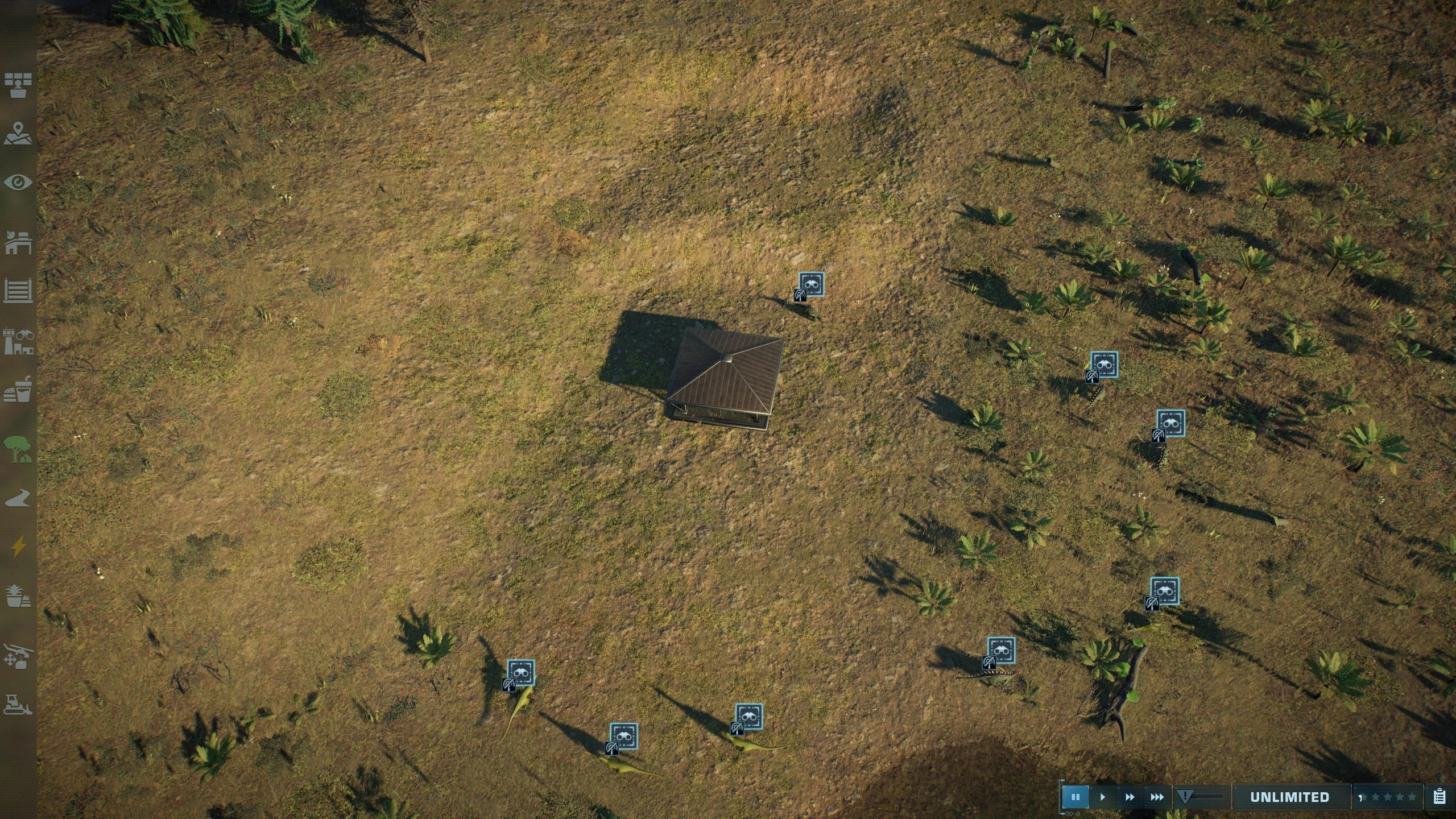Pause the game with the pause button
Viewport: 1456px width, 819px height.
pos(1075,797)
